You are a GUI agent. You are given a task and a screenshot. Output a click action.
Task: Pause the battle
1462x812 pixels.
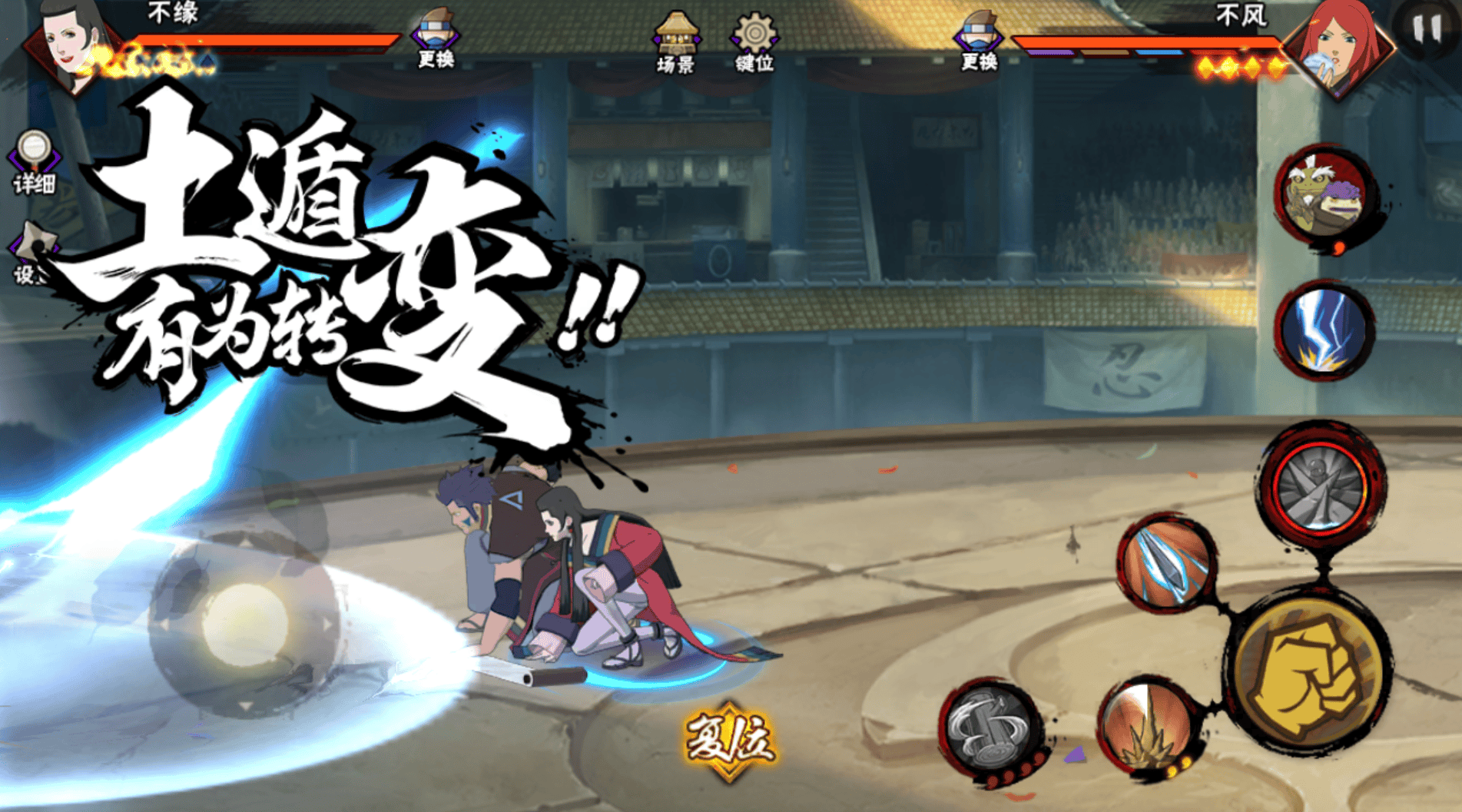coord(1427,29)
